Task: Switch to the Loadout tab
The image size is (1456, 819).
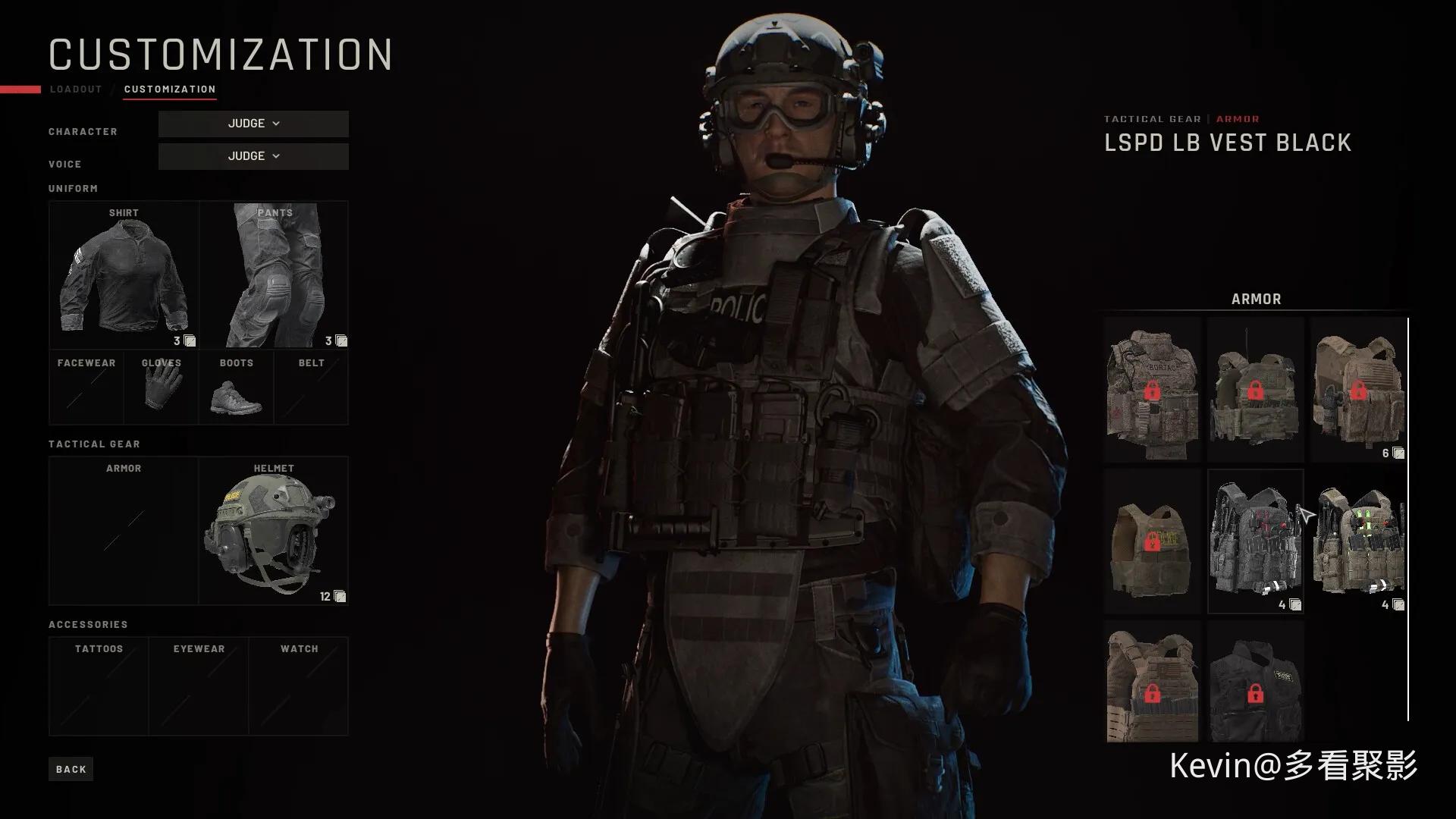Action: tap(76, 89)
